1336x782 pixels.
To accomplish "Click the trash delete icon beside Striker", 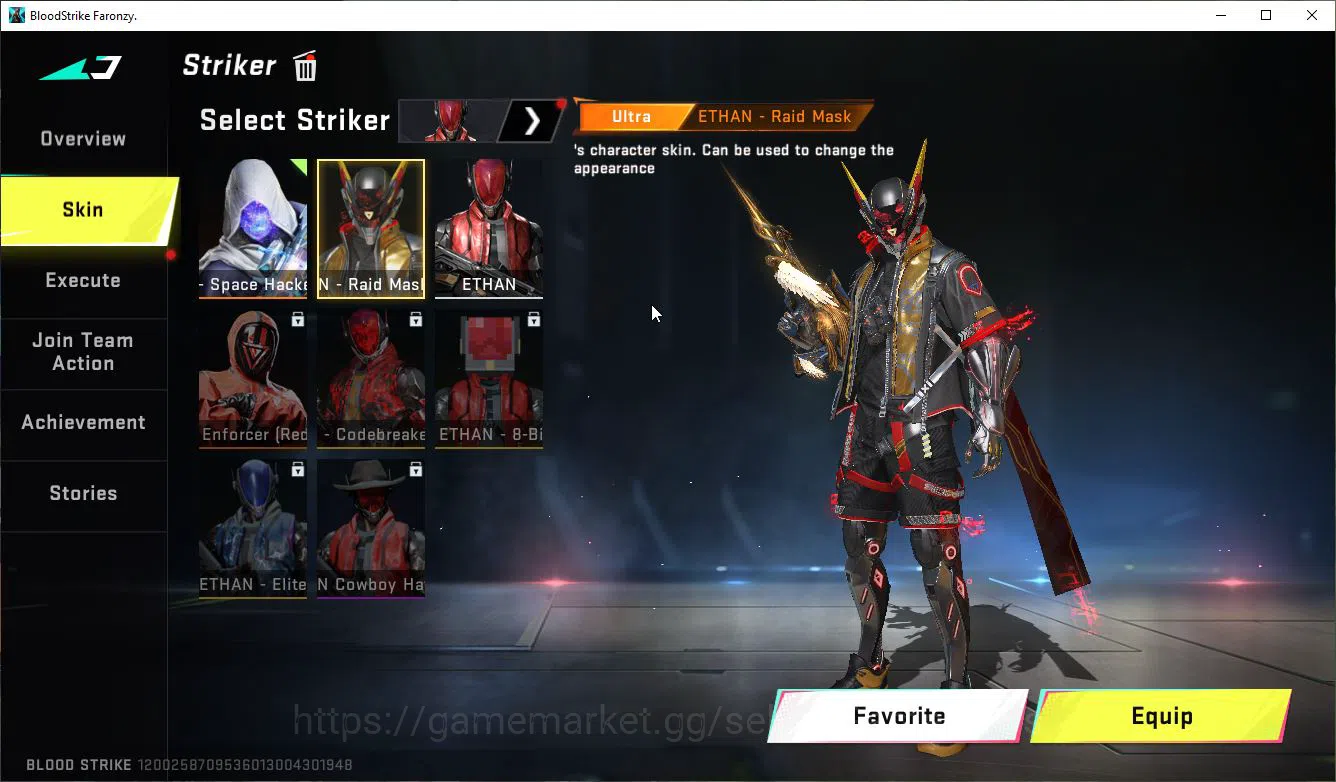I will click(x=304, y=65).
